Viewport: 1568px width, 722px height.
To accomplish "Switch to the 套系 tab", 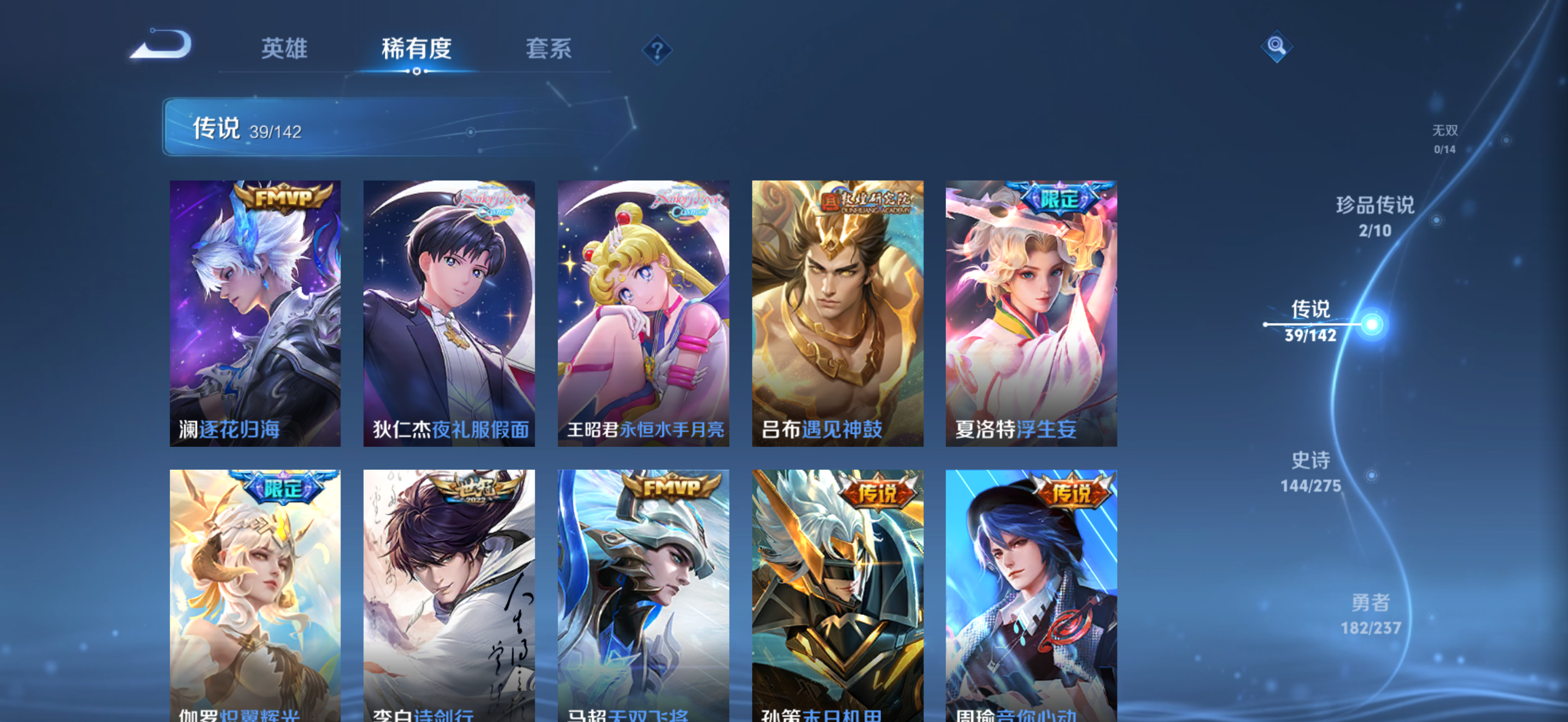I will pyautogui.click(x=548, y=50).
